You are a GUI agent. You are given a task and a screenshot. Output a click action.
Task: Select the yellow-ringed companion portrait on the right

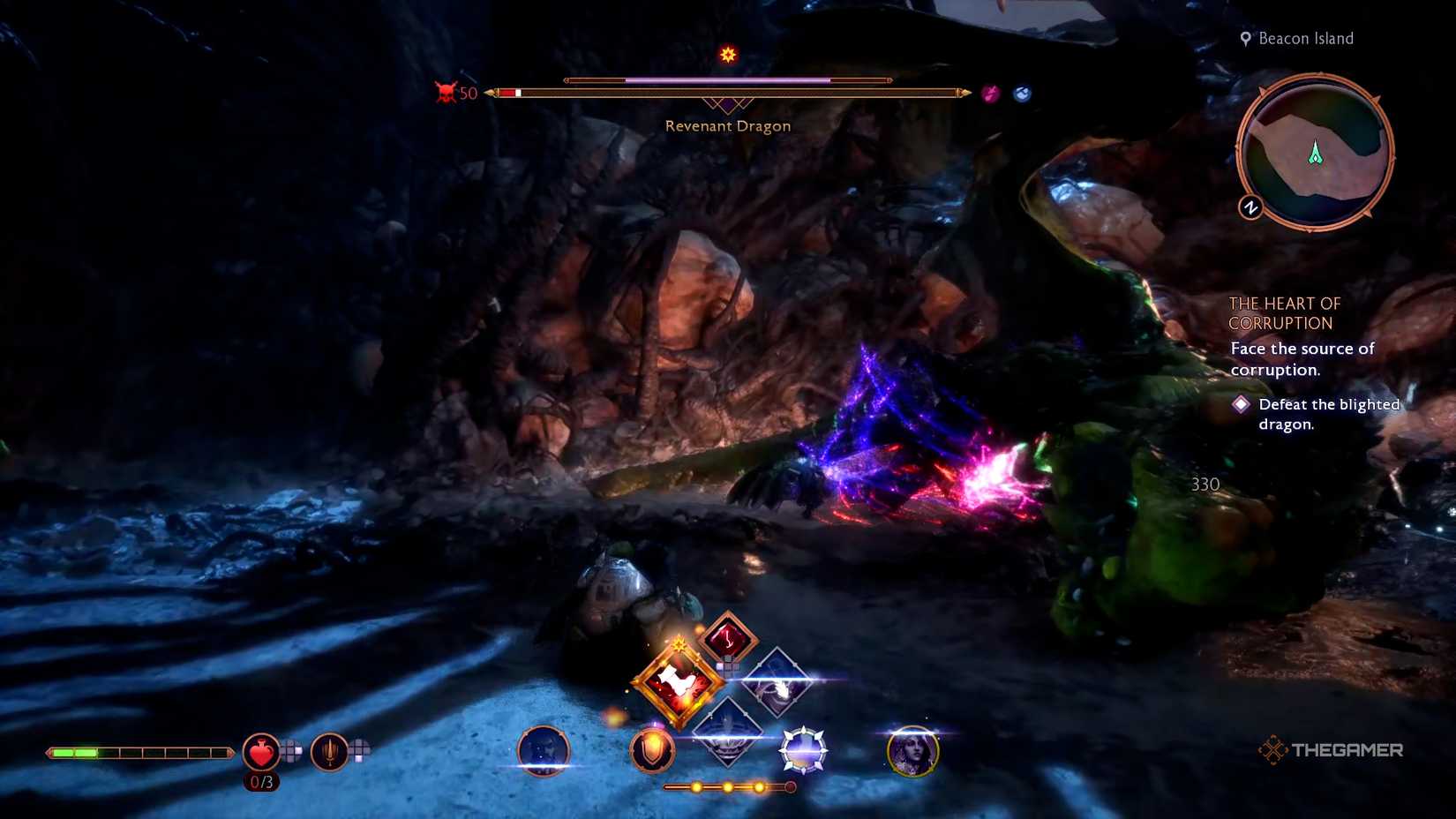coord(913,751)
